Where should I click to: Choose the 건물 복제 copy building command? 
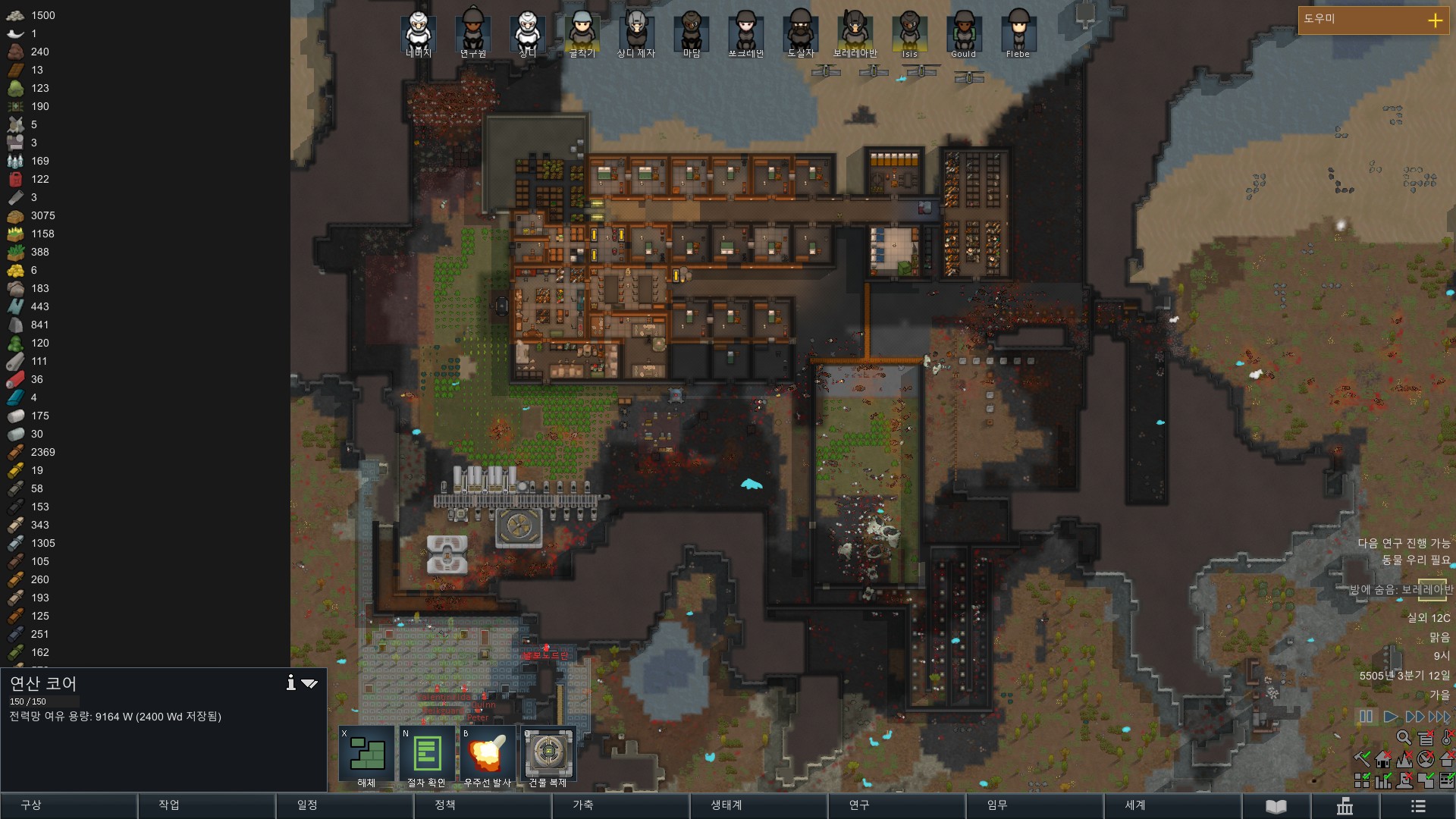click(548, 755)
